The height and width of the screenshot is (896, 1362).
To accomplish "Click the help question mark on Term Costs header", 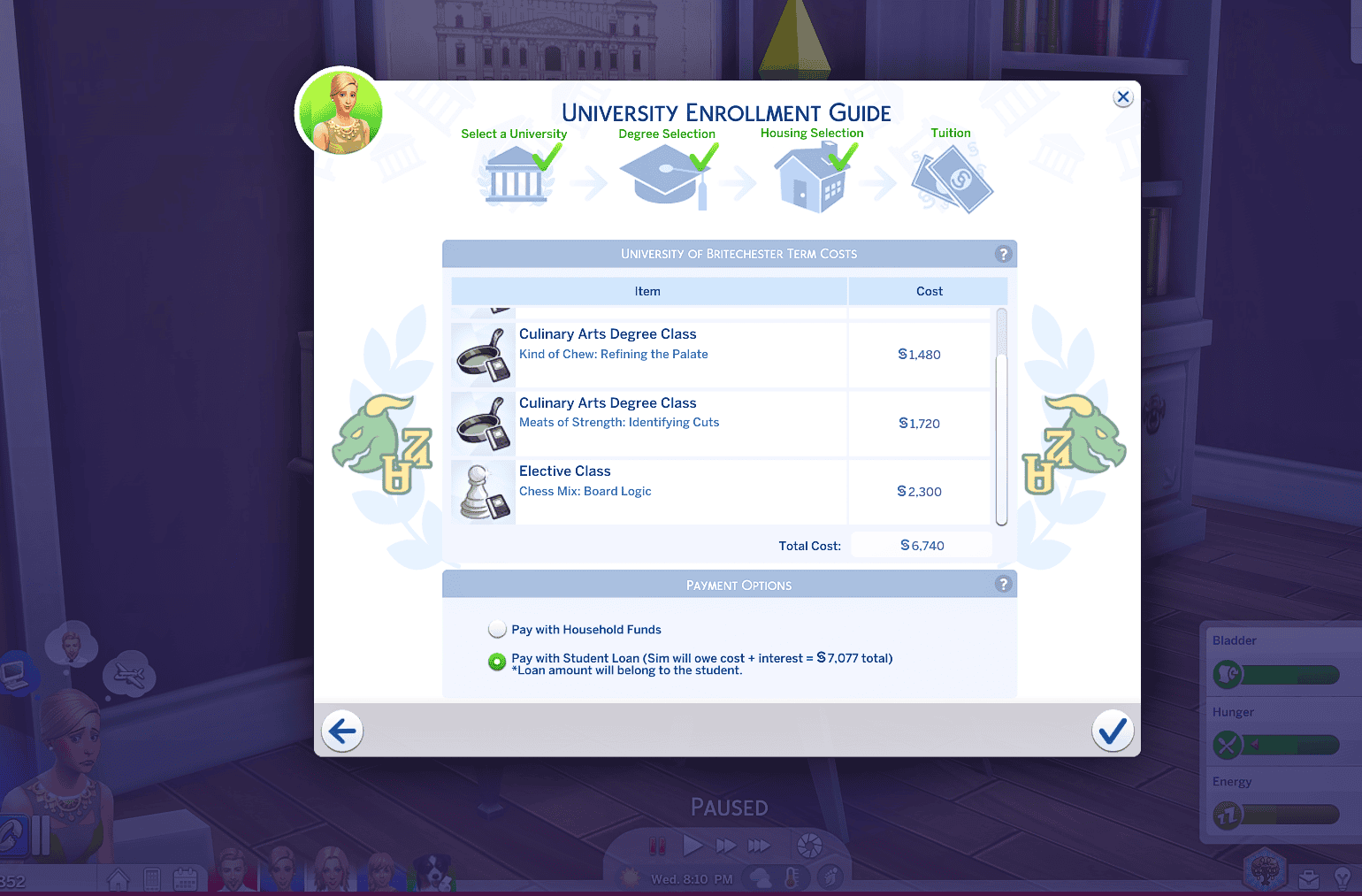I will pos(1003,254).
